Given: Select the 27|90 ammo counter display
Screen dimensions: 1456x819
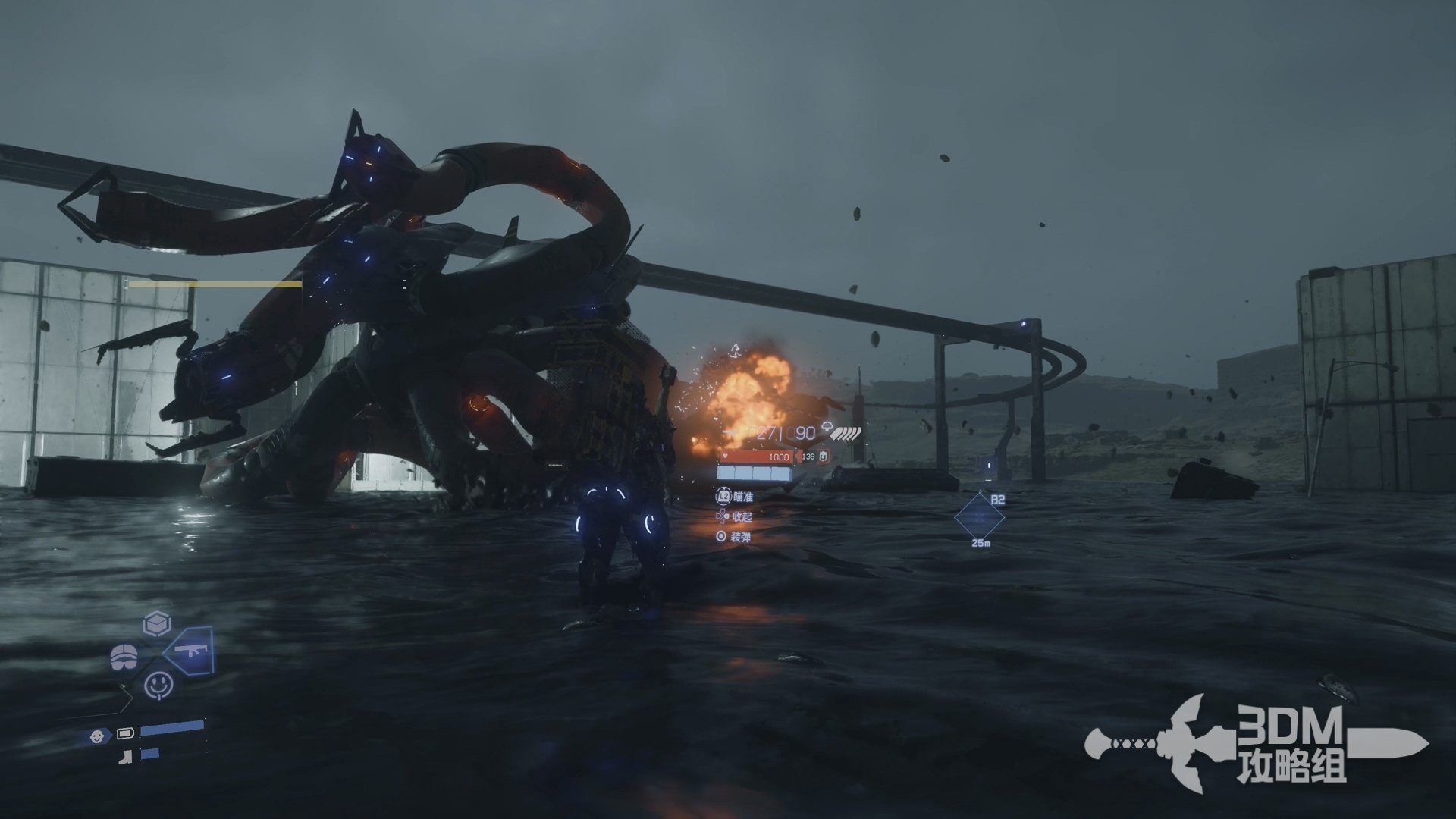Looking at the screenshot, I should (x=783, y=431).
